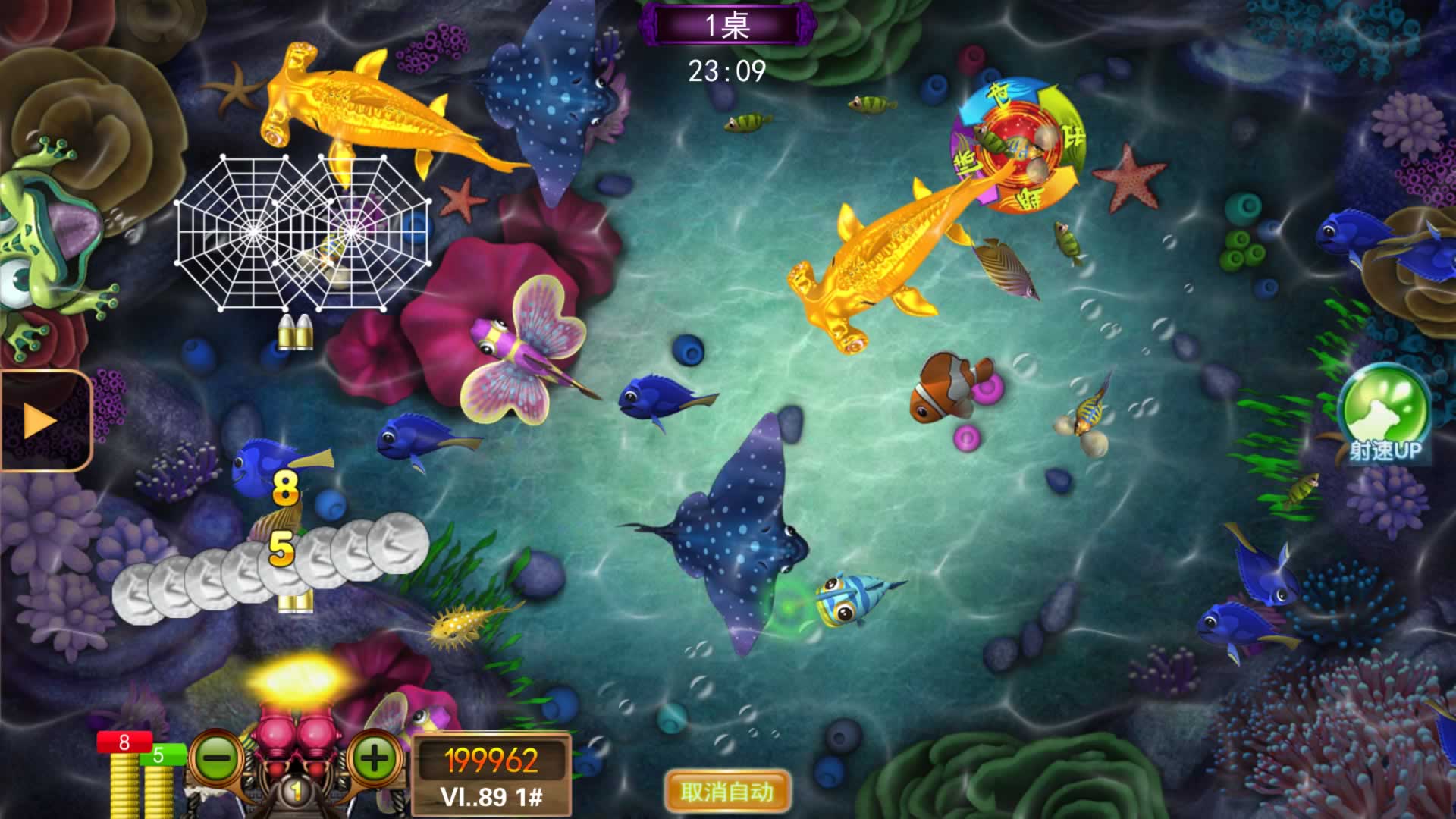
Task: Decrease cannon bet with the minus button
Action: pyautogui.click(x=216, y=758)
